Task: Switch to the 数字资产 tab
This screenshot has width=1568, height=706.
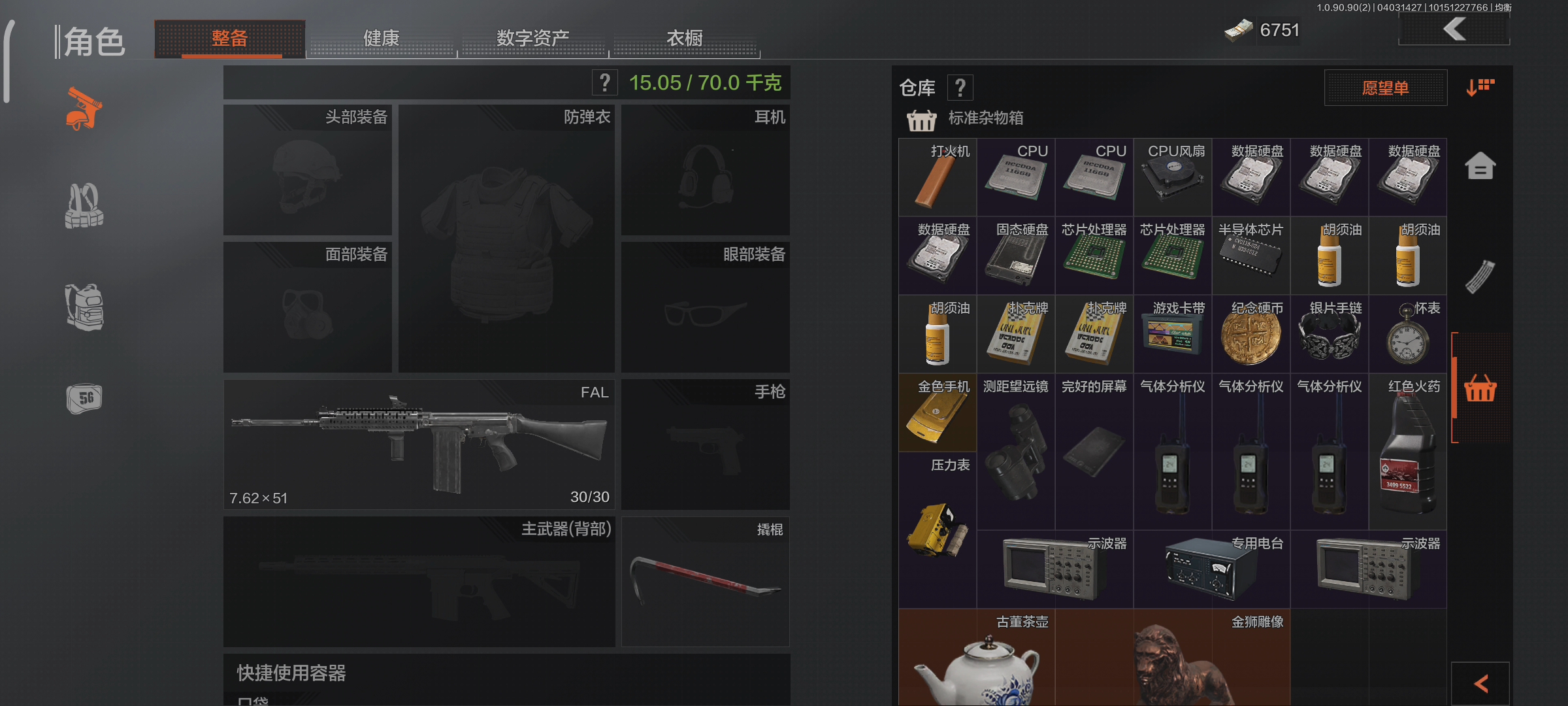Action: [x=532, y=38]
